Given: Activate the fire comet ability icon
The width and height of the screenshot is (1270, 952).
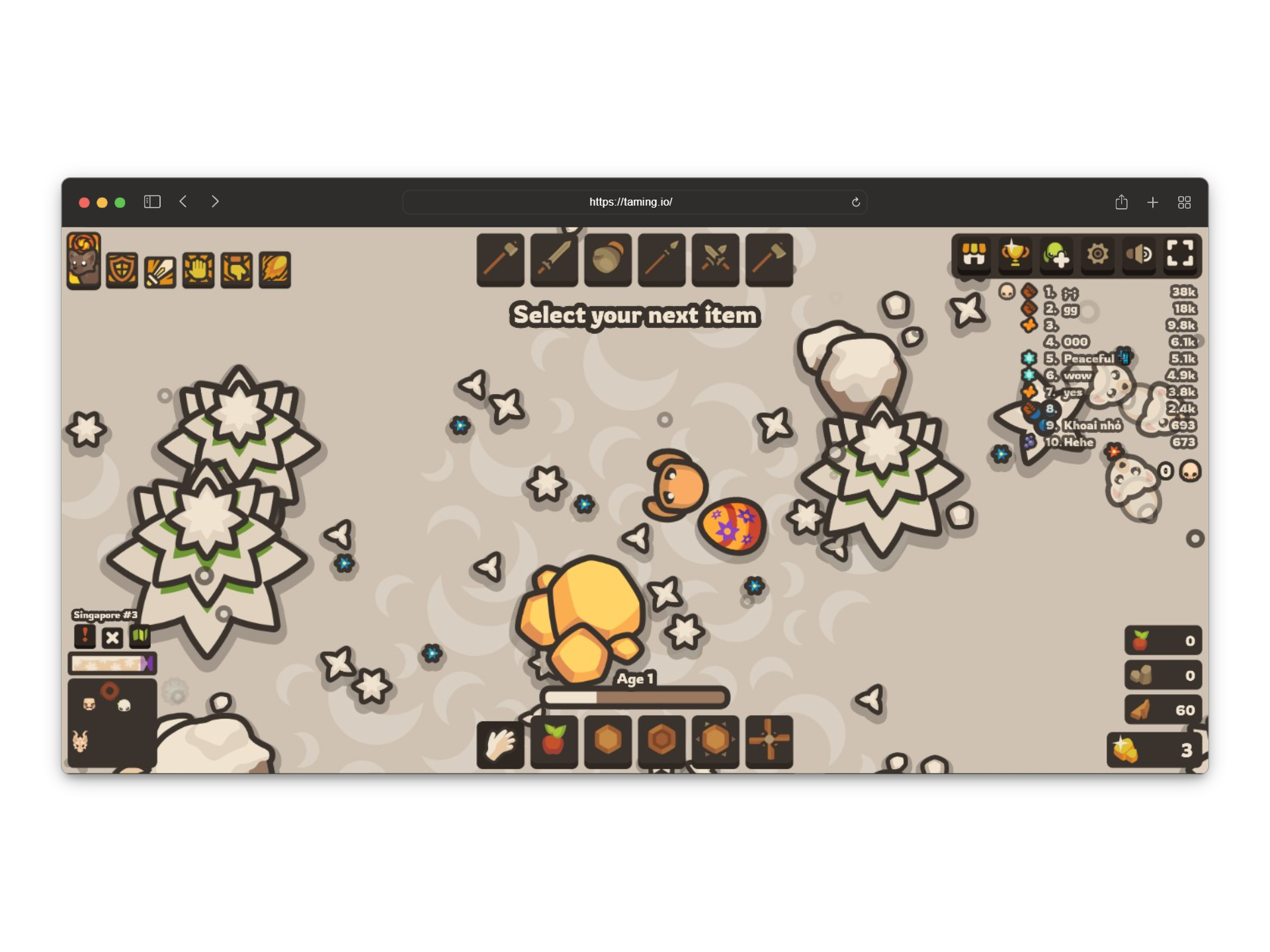Looking at the screenshot, I should (x=275, y=270).
